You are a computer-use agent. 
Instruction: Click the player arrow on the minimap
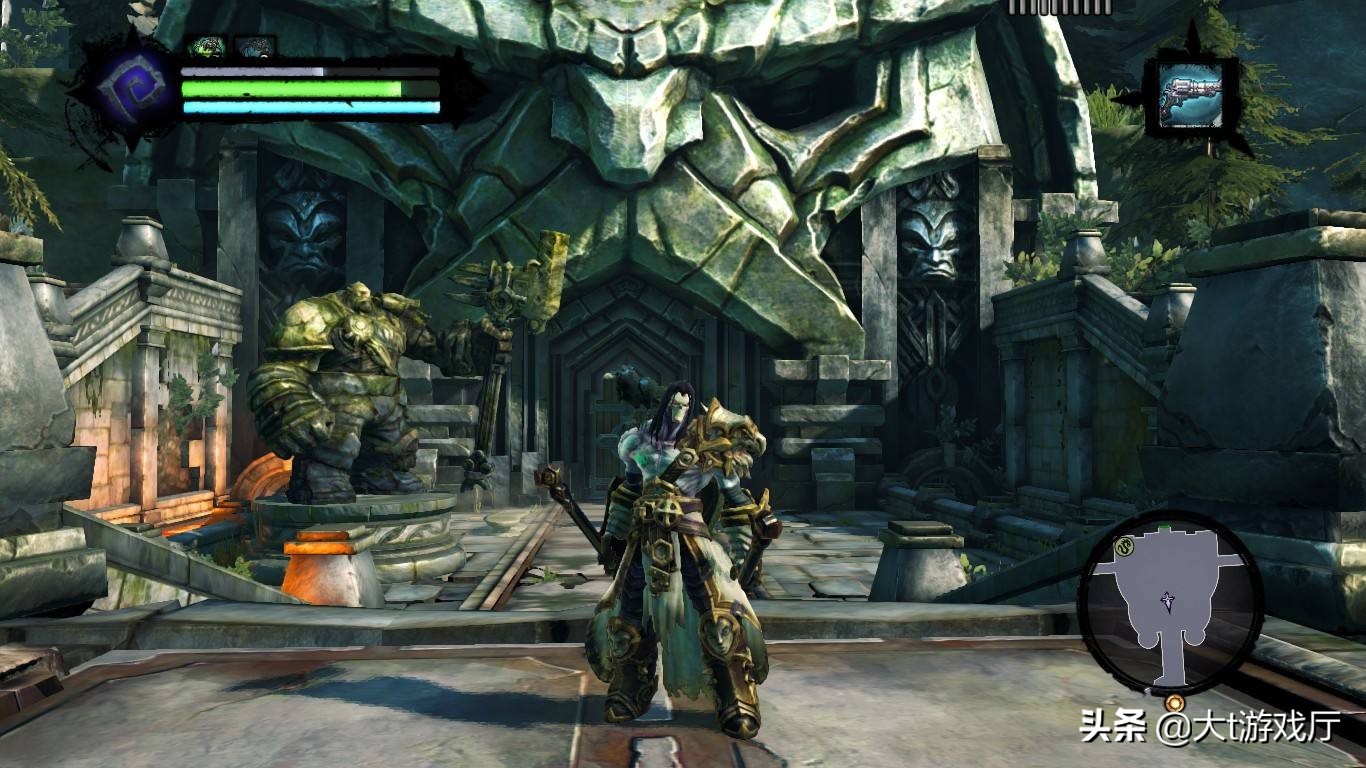point(1168,600)
